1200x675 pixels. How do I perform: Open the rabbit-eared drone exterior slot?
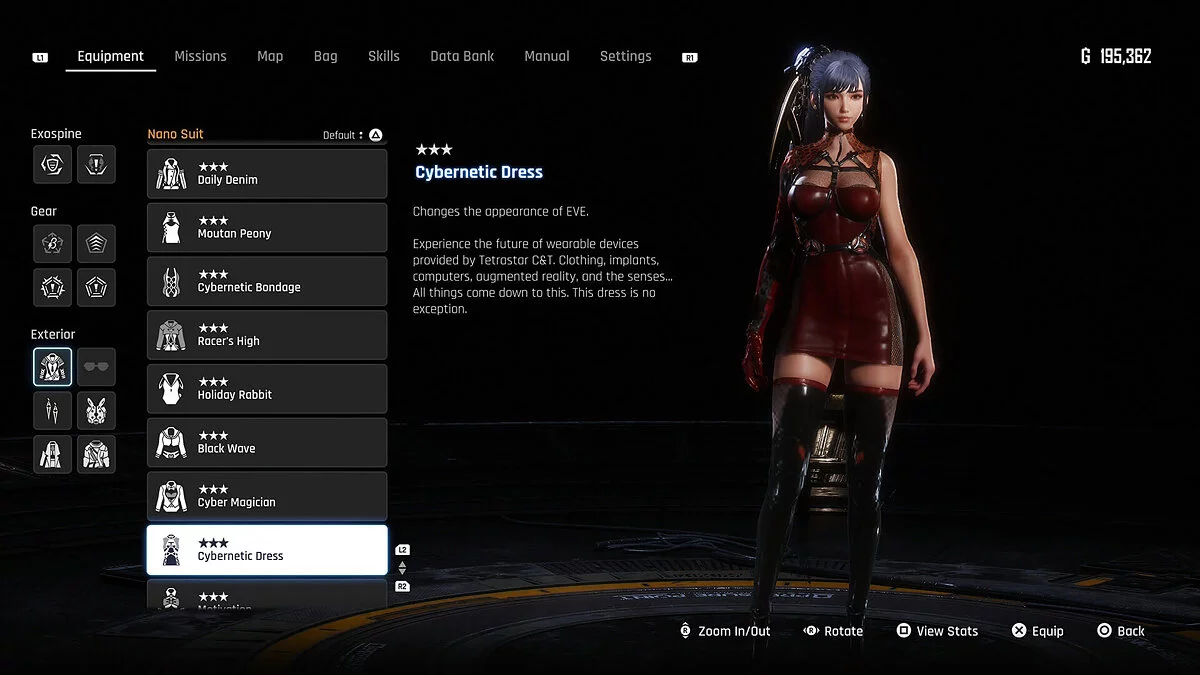97,410
